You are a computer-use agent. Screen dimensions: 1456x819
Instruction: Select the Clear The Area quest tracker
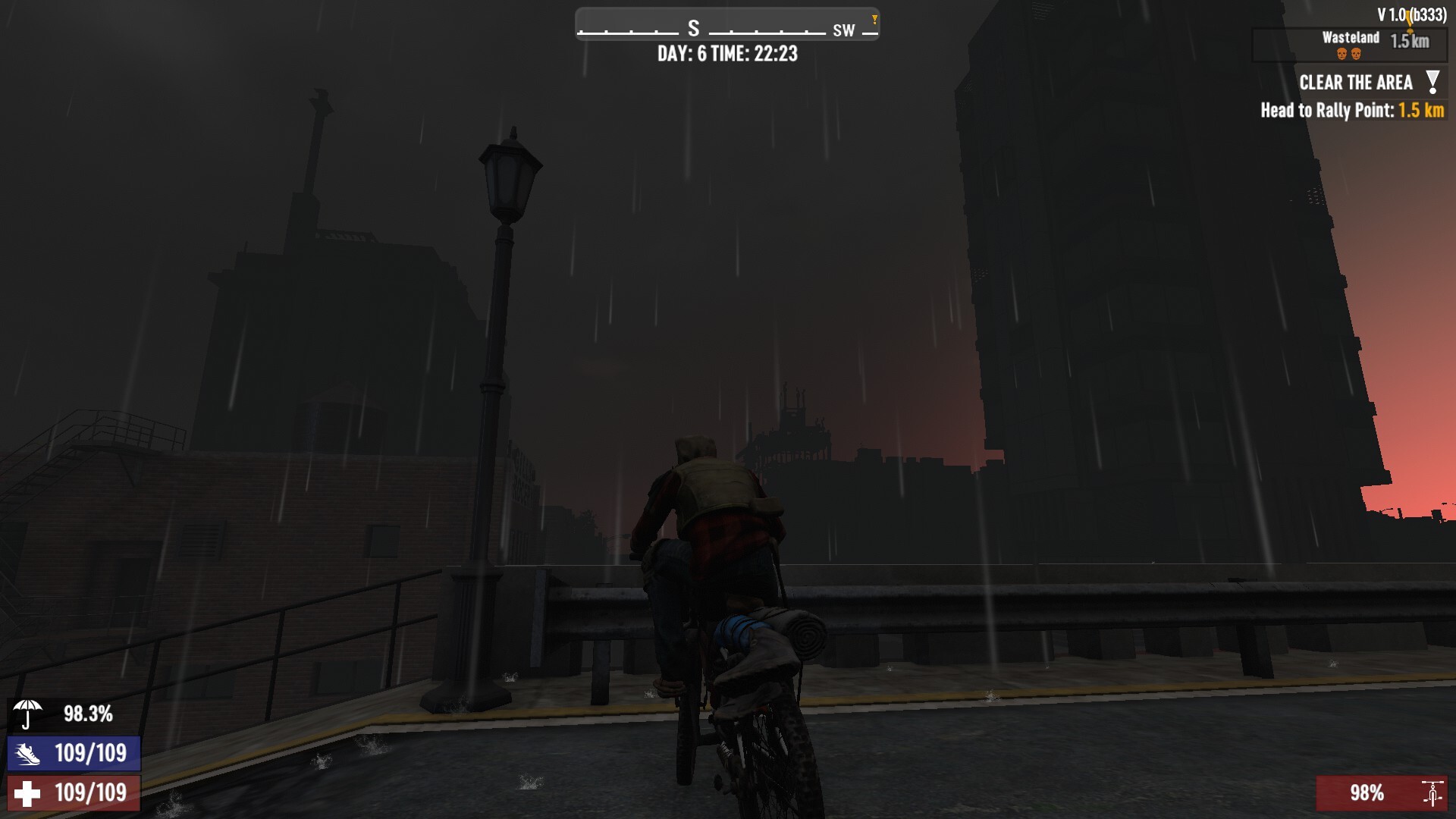pos(1355,83)
